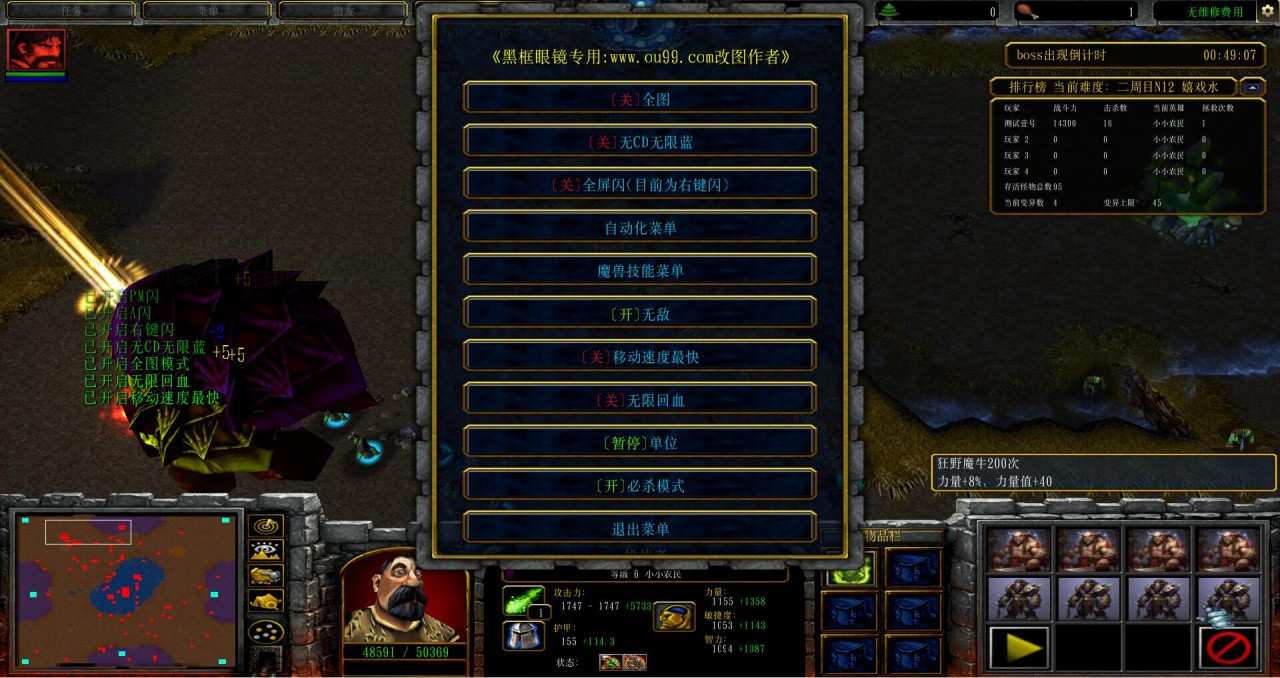This screenshot has height=678, width=1280.
Task: Toggle the 无CD无限蓝 option
Action: [x=640, y=142]
